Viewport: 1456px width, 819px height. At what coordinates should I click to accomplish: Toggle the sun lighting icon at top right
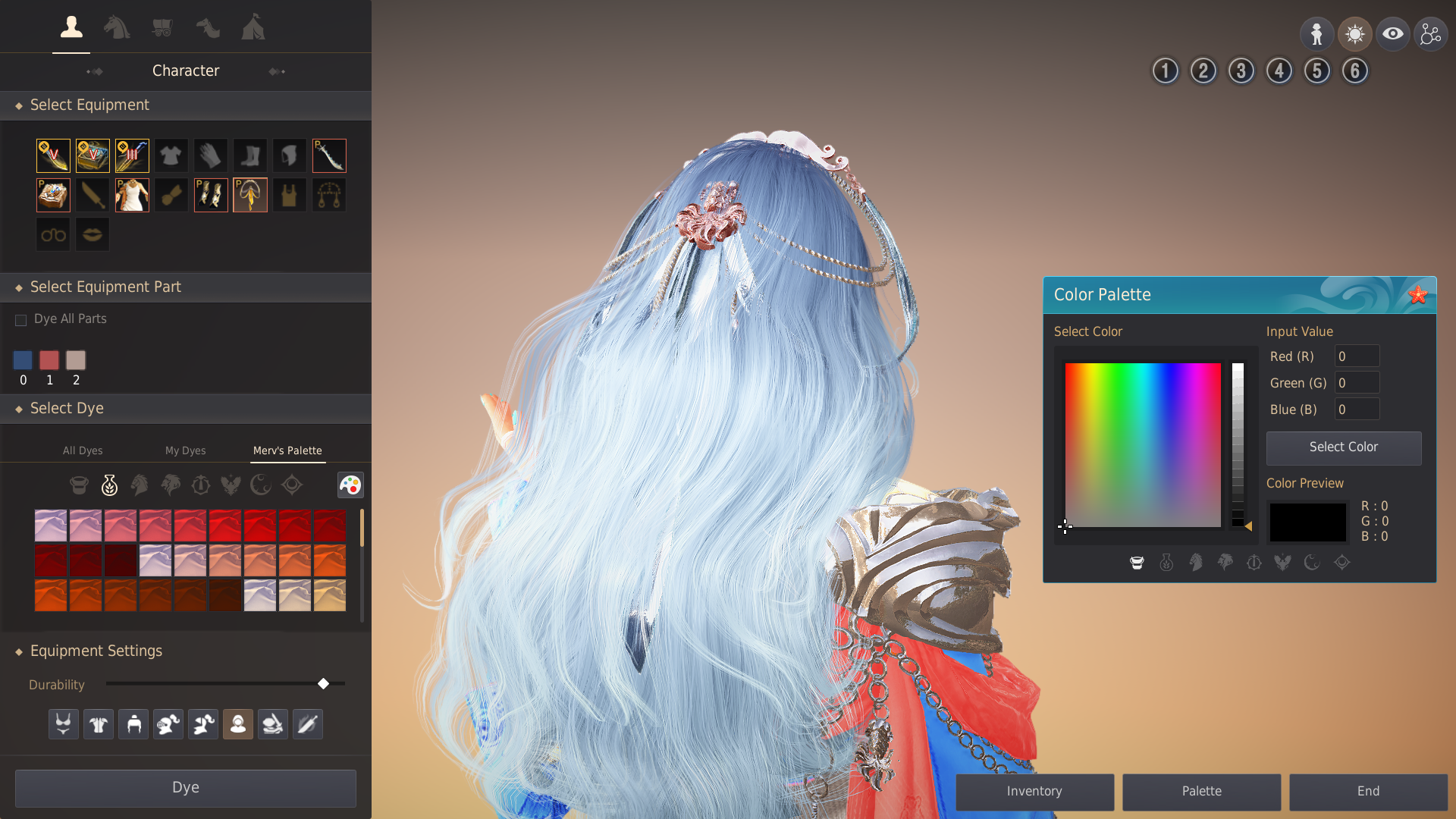(1355, 33)
